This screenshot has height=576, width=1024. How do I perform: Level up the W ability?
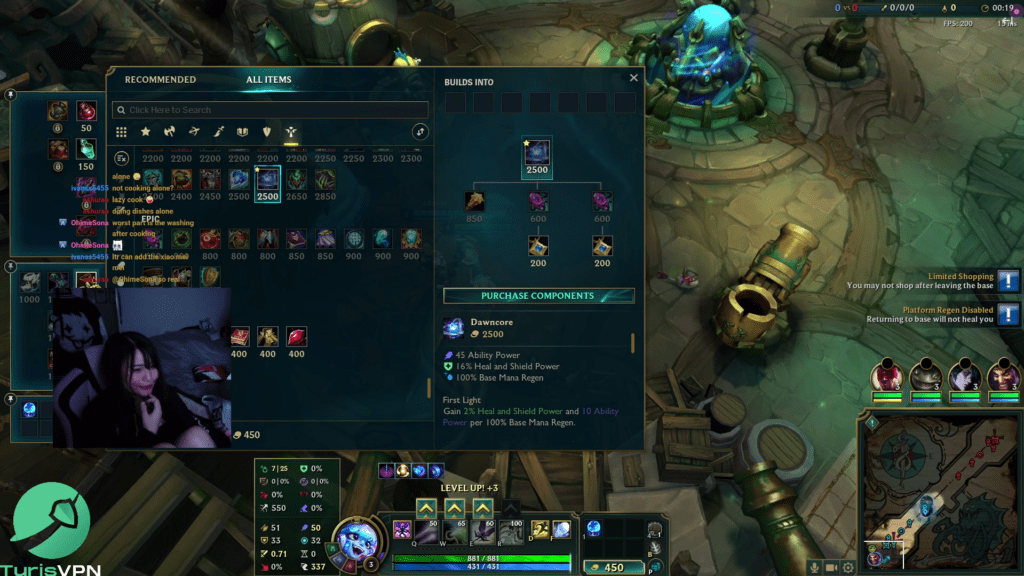[x=454, y=508]
